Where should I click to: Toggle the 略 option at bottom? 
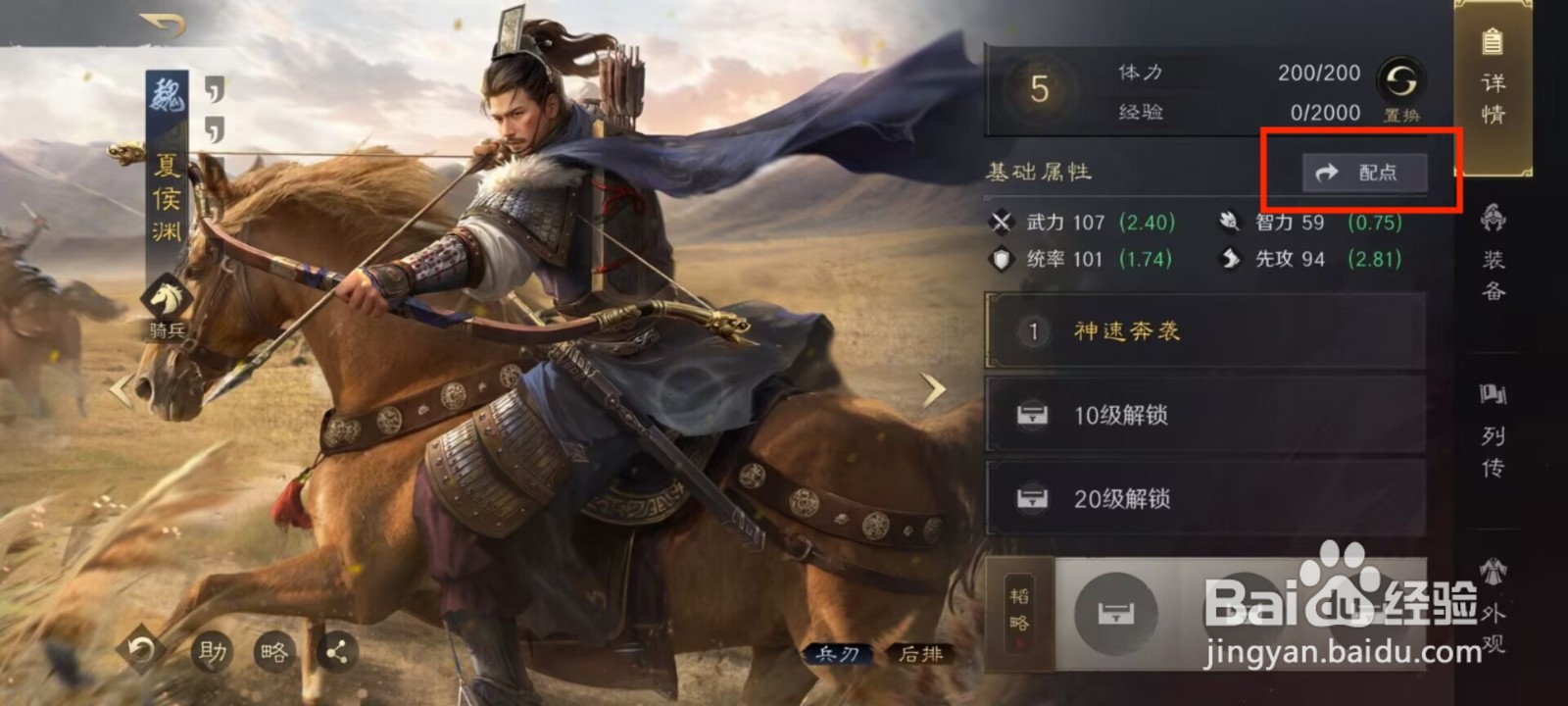275,651
